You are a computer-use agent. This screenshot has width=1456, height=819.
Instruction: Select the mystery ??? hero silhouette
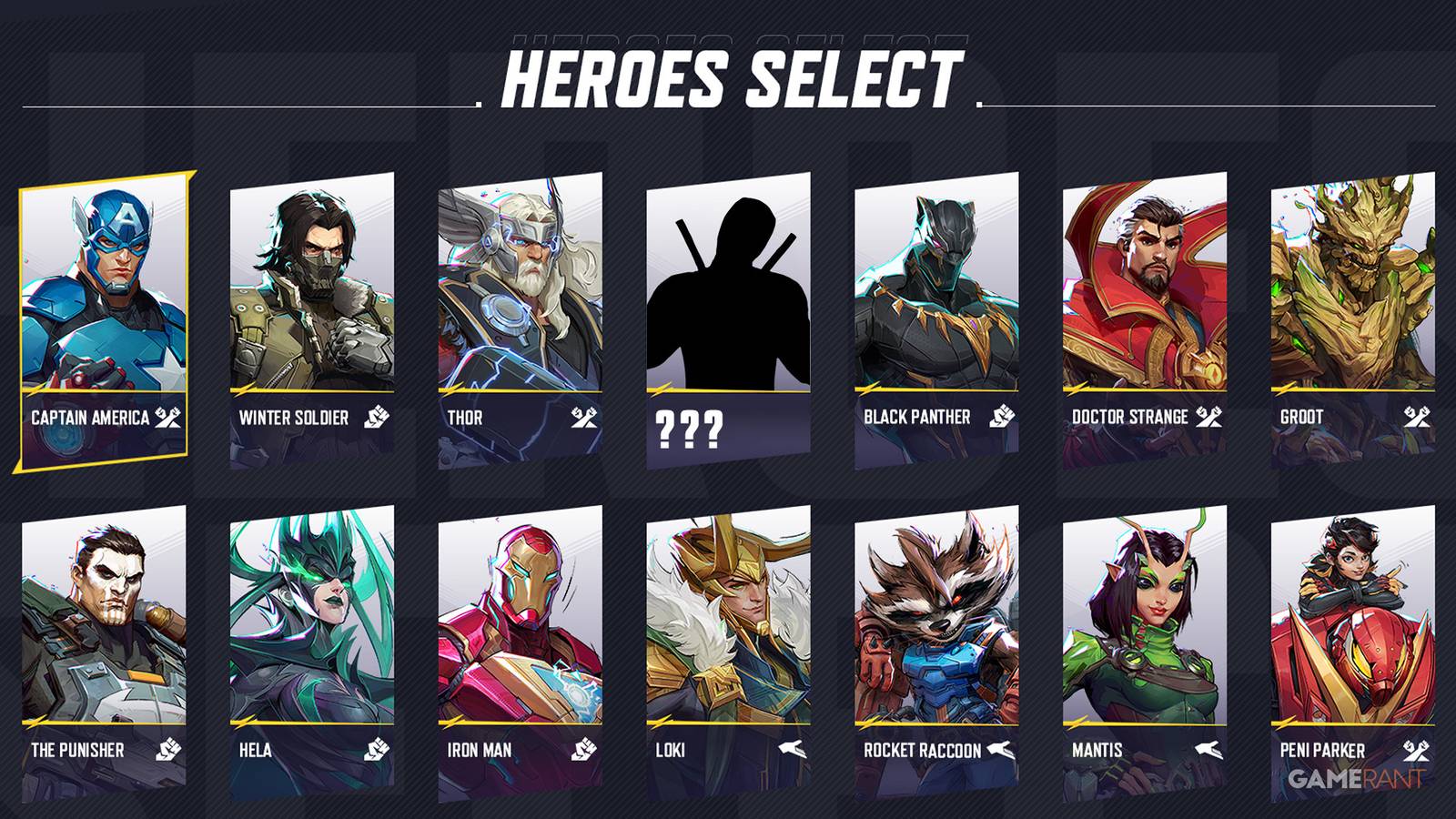tap(728, 291)
